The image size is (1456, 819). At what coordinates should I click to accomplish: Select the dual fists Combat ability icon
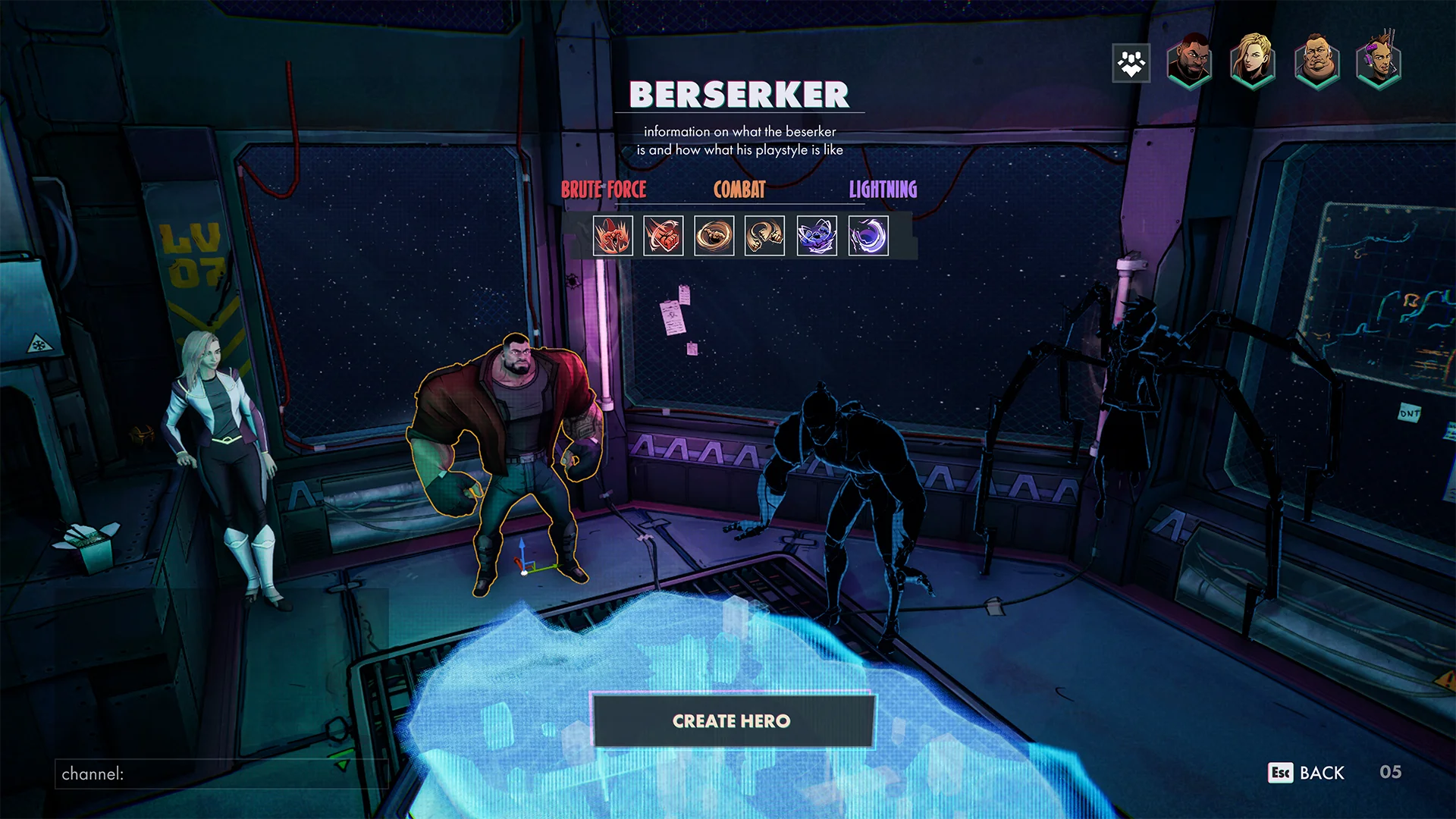click(x=764, y=236)
